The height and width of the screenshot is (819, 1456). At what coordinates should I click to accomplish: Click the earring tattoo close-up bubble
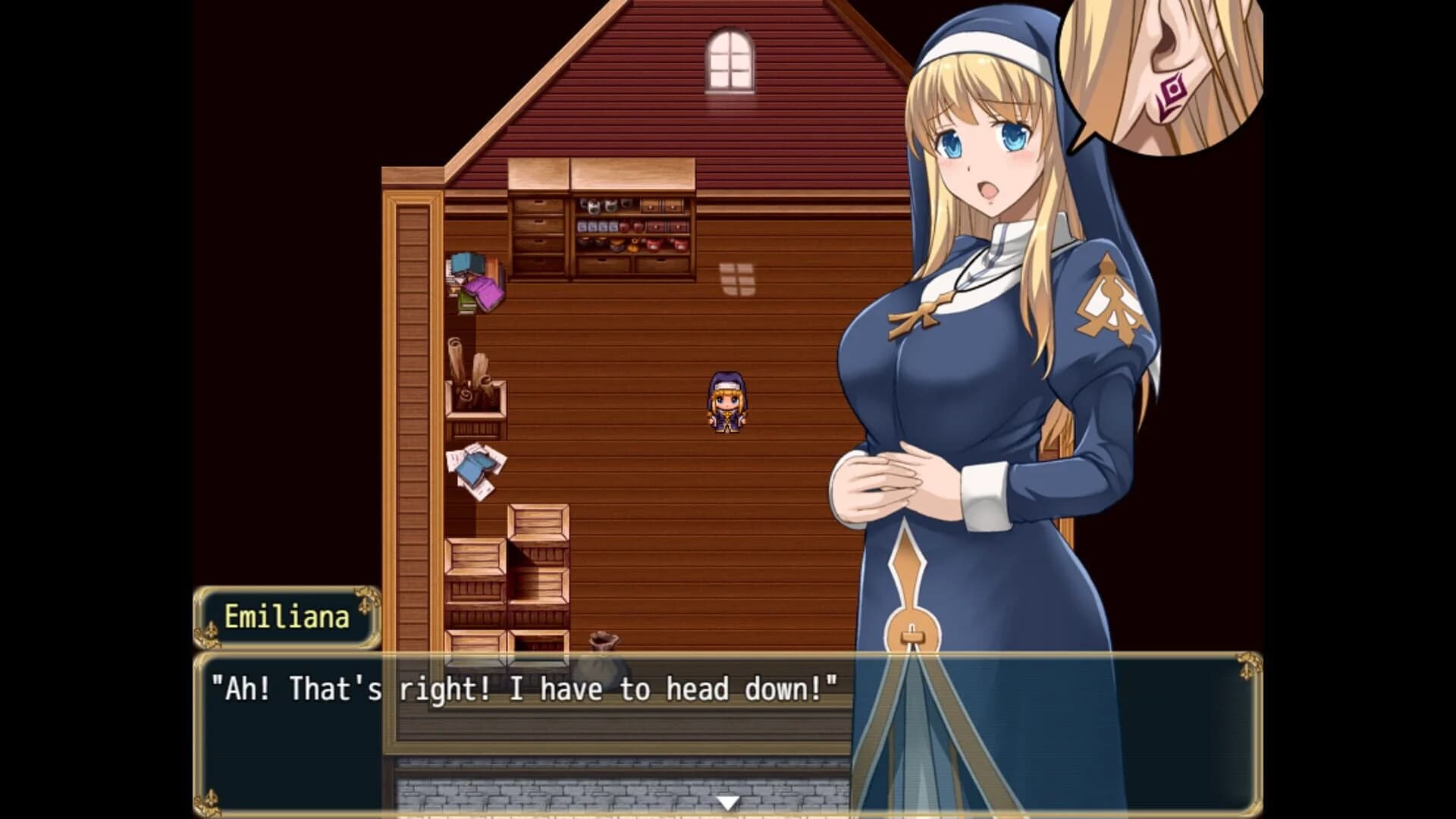click(1160, 83)
